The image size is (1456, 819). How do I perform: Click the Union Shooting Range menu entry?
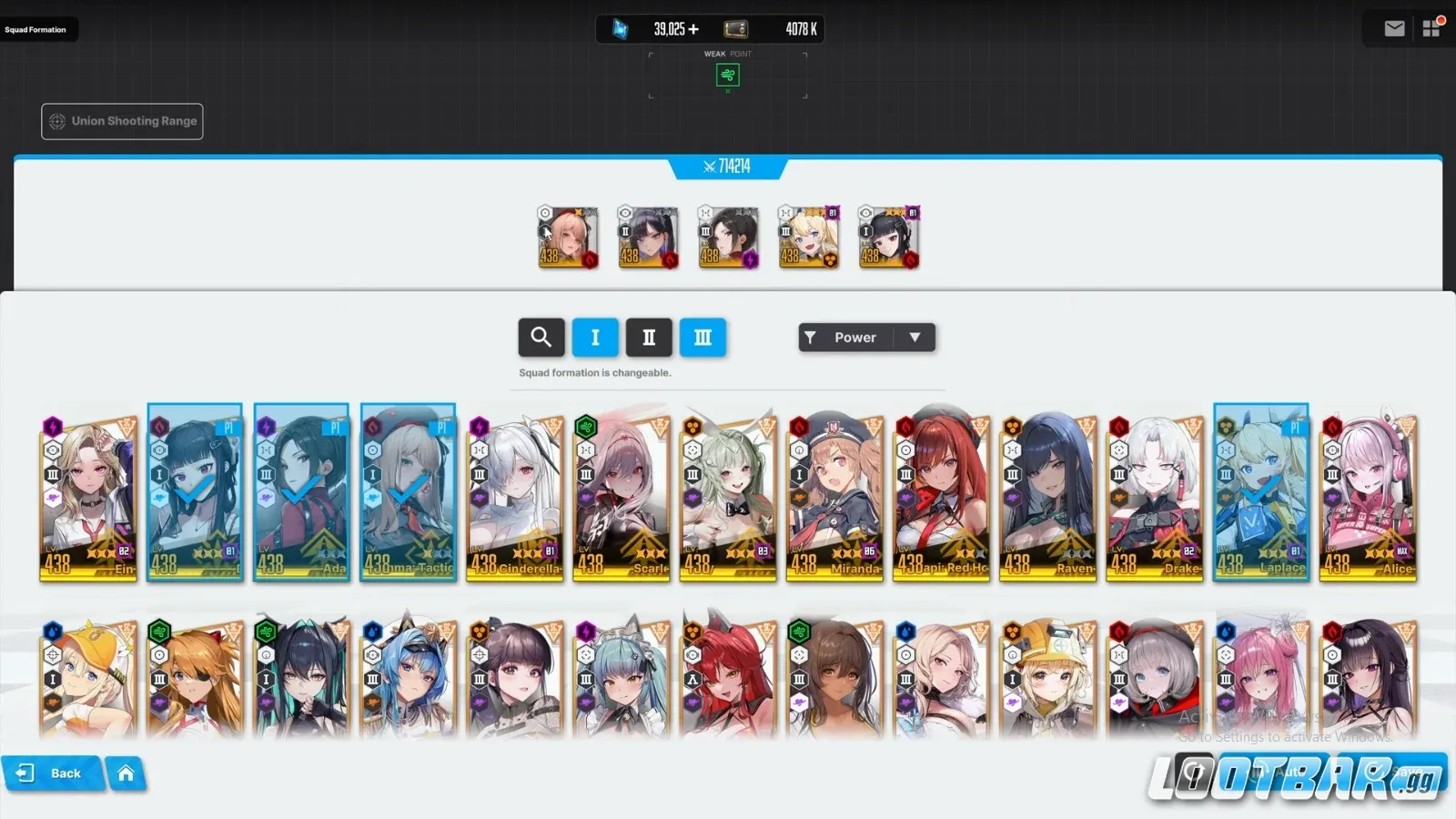point(121,120)
